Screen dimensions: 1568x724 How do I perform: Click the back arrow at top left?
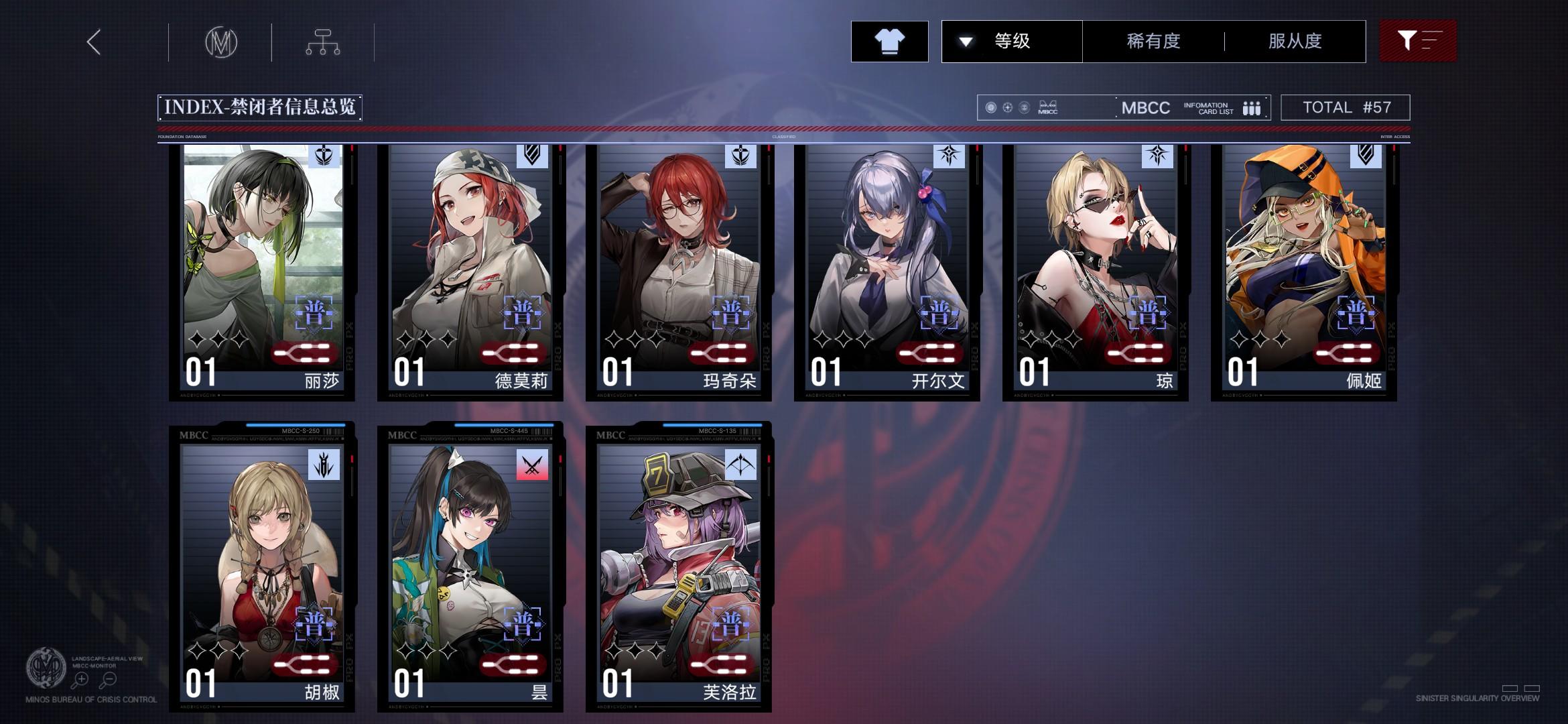(94, 42)
